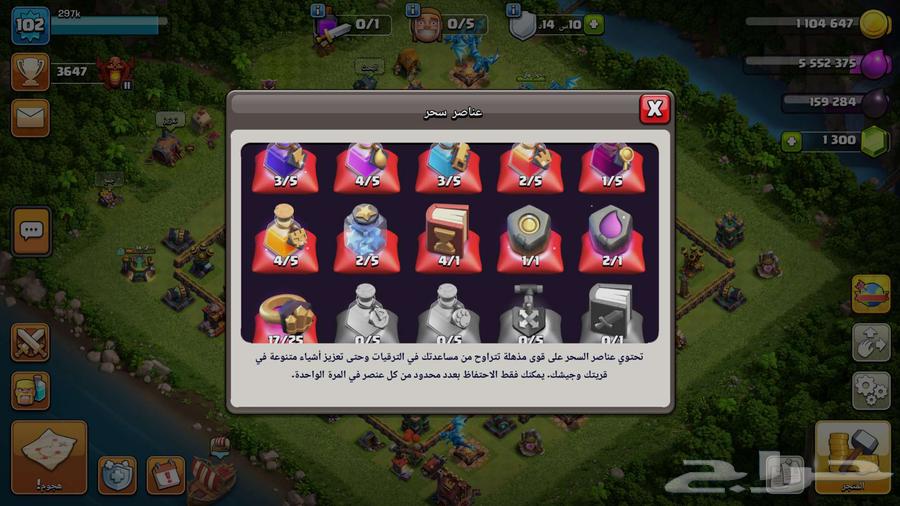
Task: Open the army overview barbarian button
Action: coord(31,390)
